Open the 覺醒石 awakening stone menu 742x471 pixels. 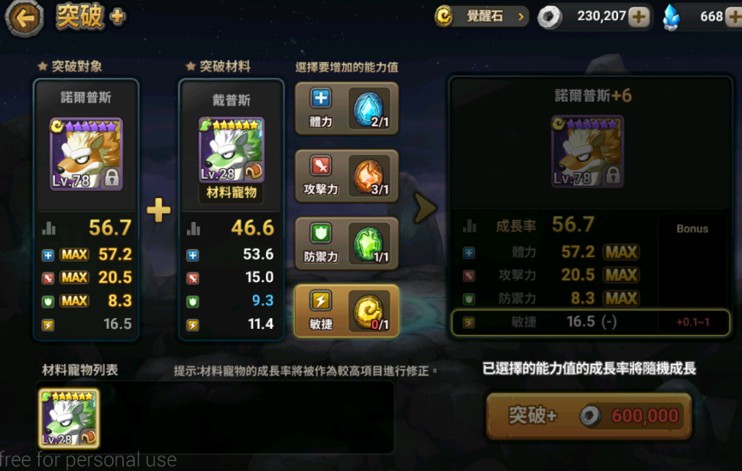click(x=481, y=16)
